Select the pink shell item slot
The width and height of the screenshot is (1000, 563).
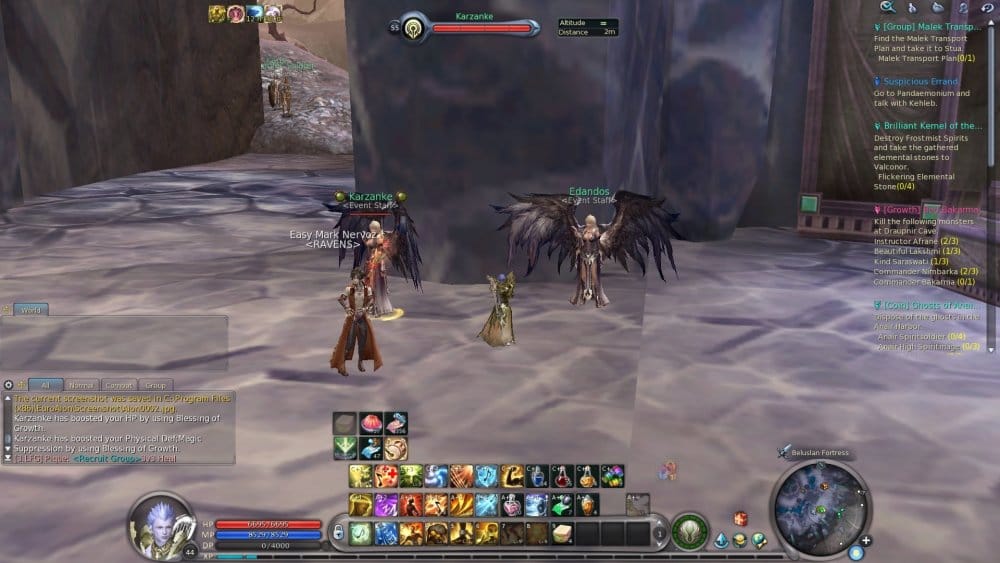click(370, 424)
